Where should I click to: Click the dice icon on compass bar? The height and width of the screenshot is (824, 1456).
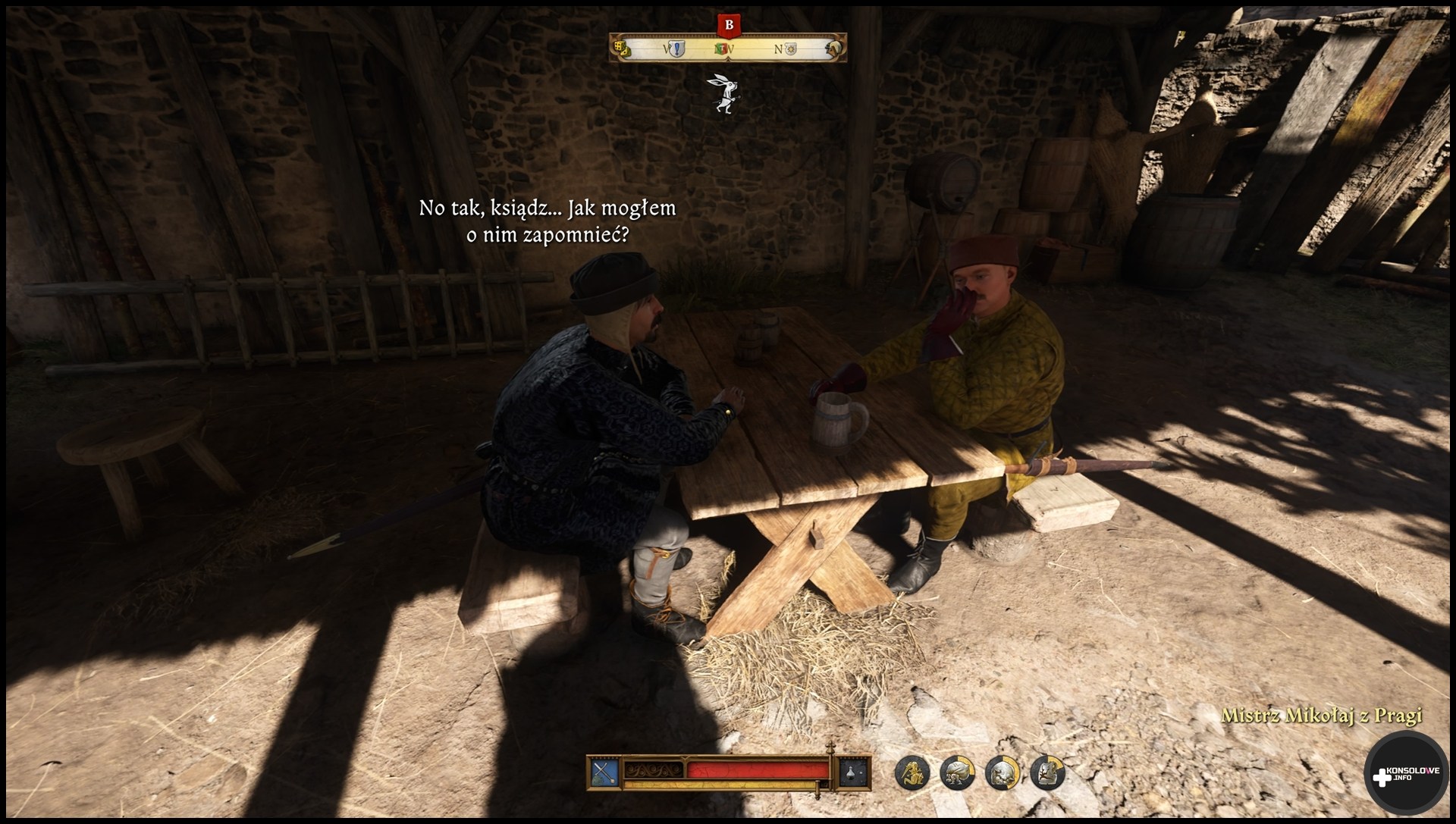[x=622, y=49]
